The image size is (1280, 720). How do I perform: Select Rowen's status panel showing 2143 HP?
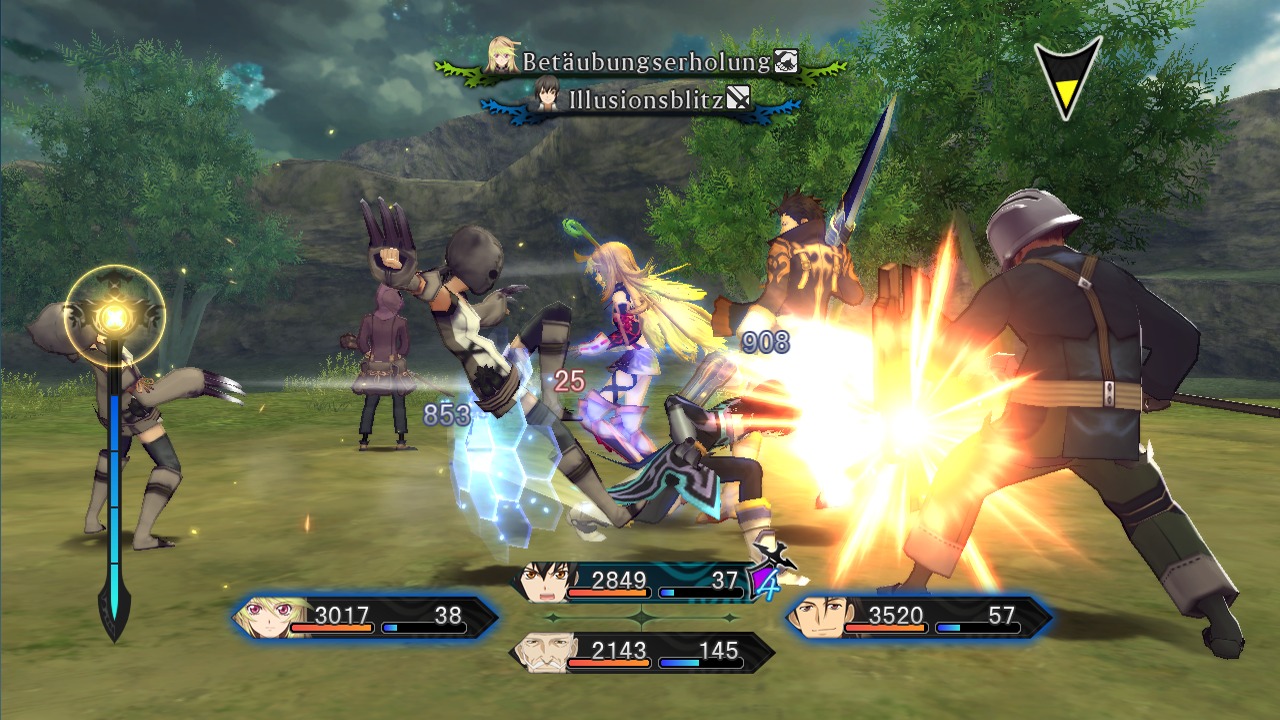641,652
